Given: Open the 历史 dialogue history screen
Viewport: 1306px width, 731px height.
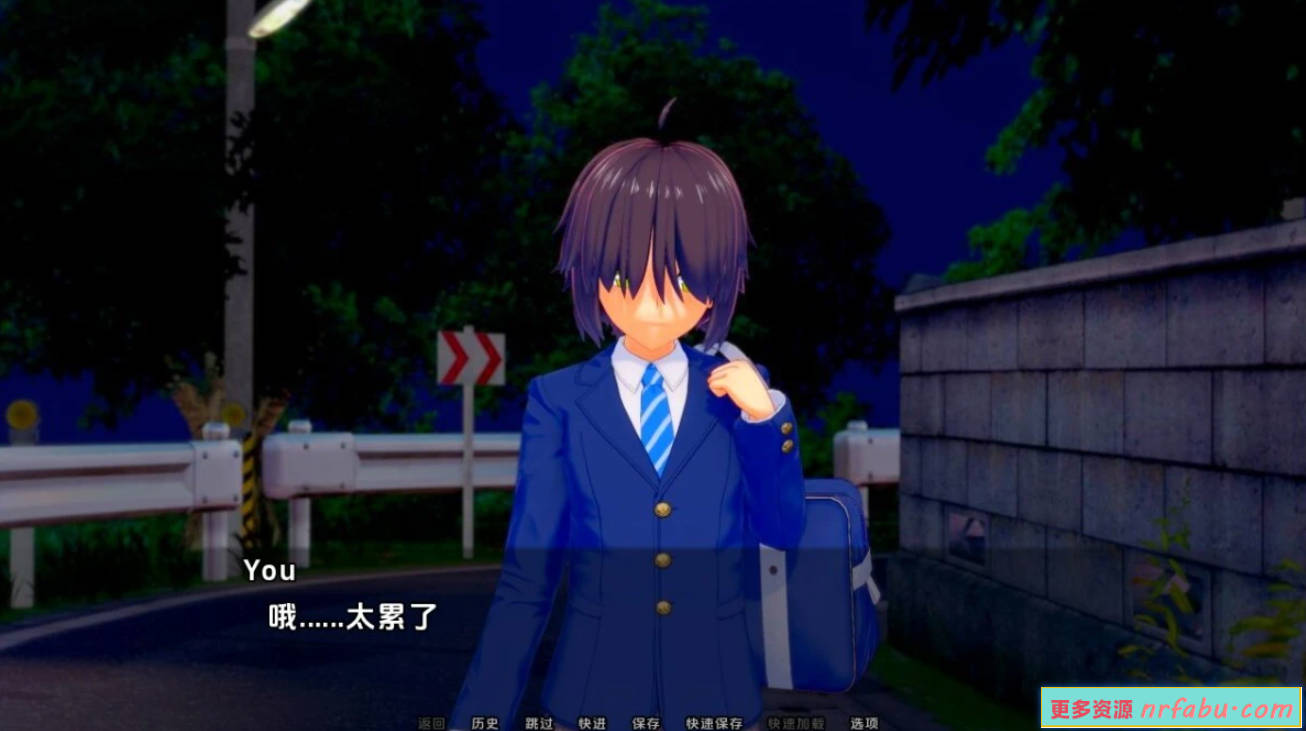Looking at the screenshot, I should tap(487, 724).
